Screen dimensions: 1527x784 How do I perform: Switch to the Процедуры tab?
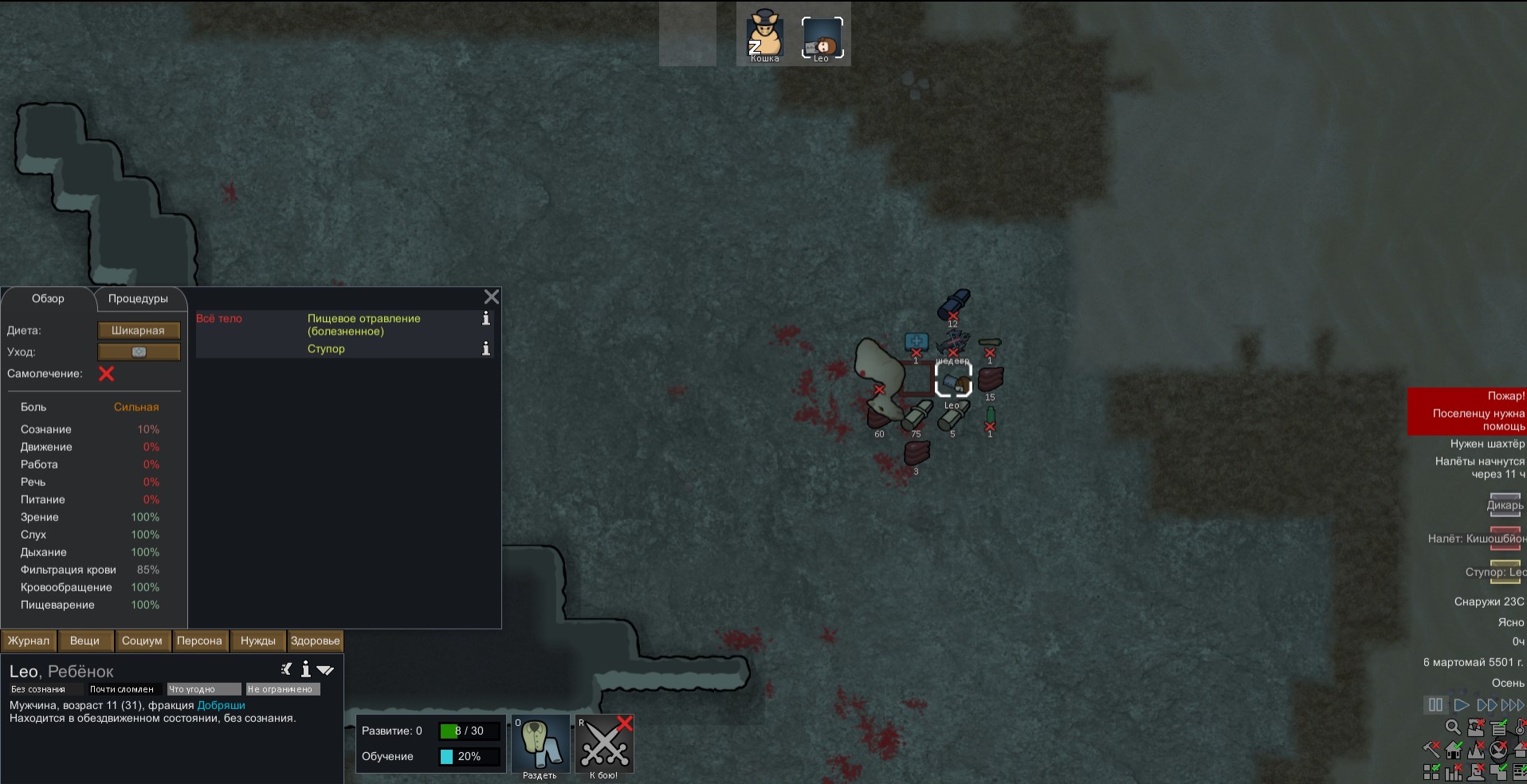coord(138,299)
